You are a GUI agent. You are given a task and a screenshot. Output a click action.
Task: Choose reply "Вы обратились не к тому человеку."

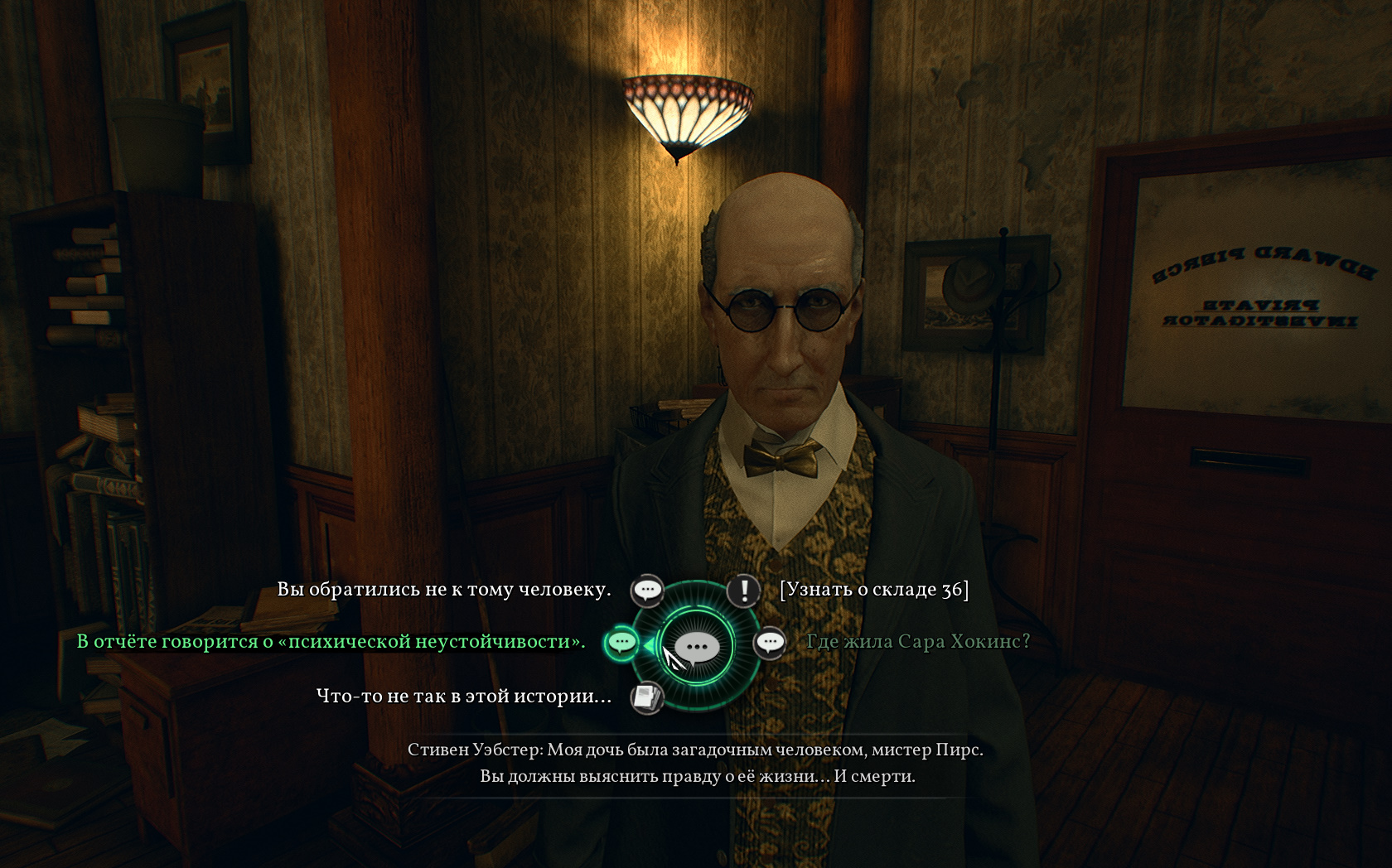(443, 590)
